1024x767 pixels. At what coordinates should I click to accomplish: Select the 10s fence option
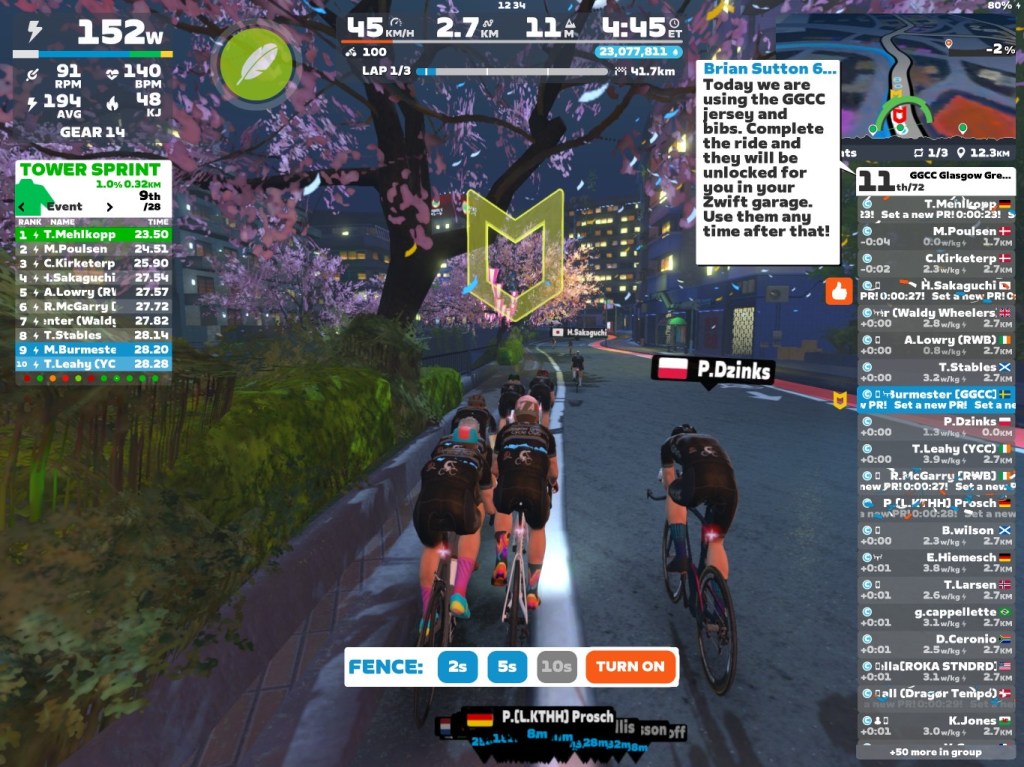(556, 666)
